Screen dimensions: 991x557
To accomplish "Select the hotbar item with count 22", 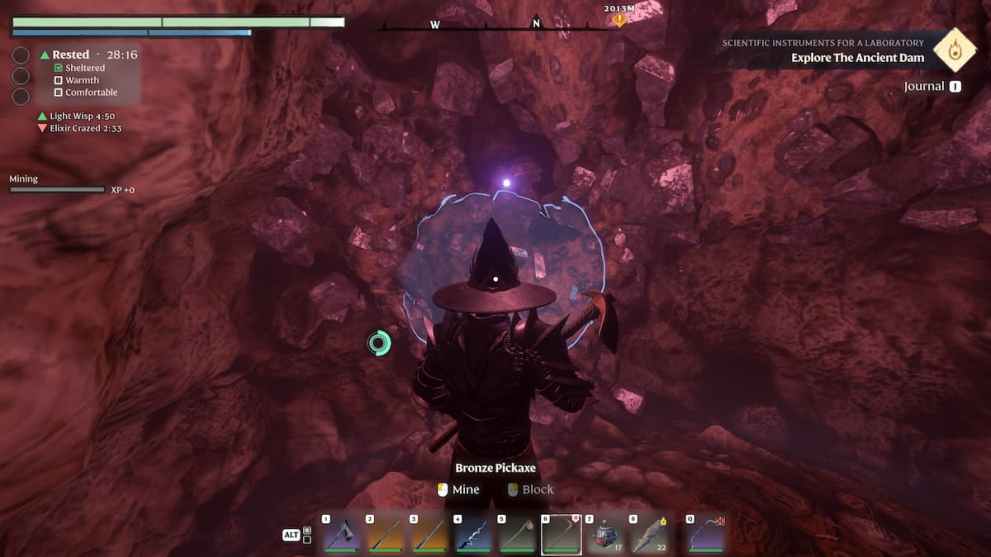I will coord(648,534).
